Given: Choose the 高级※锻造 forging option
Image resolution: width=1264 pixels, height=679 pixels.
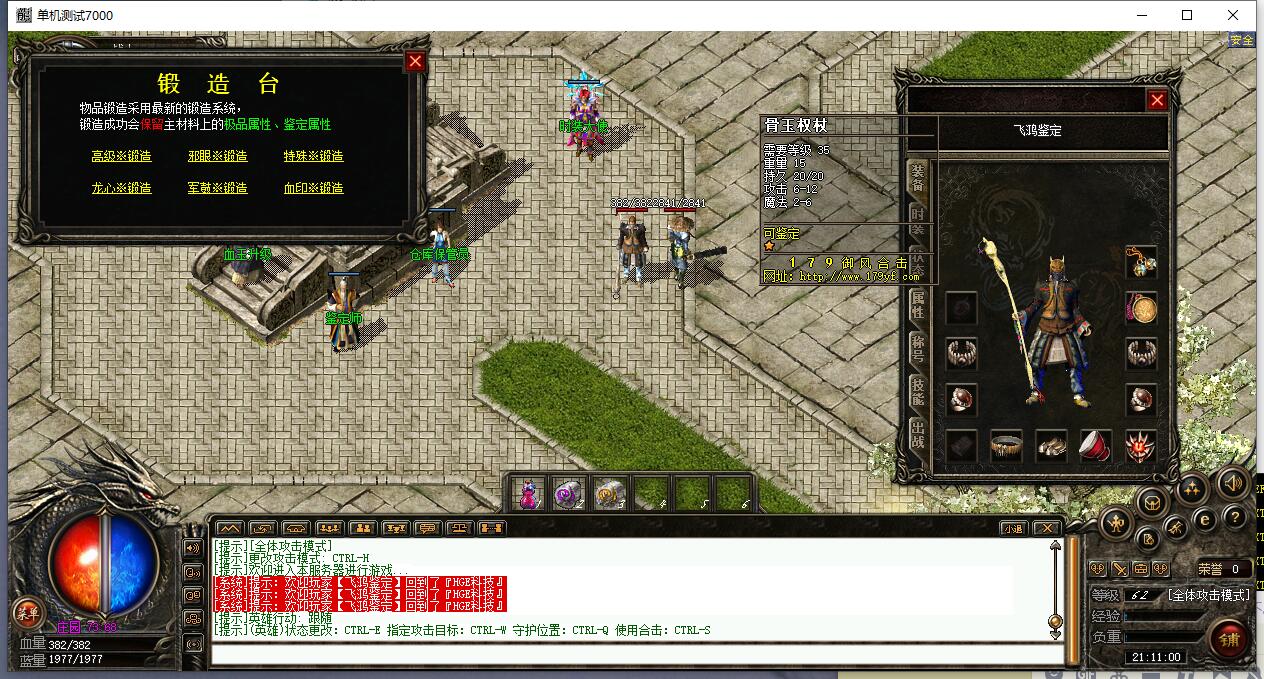Looking at the screenshot, I should coord(121,156).
